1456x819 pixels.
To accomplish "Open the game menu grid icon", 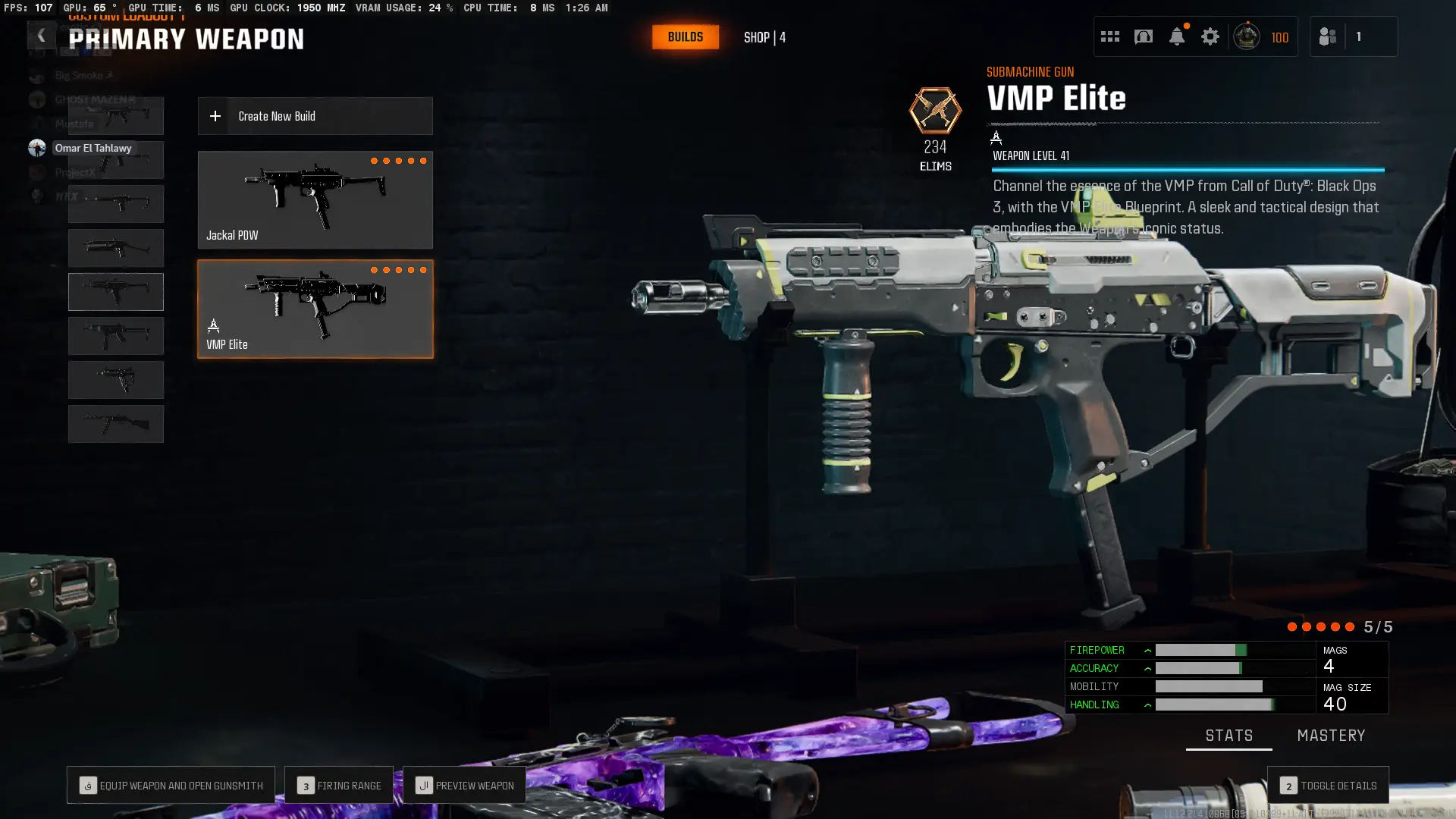I will click(1110, 36).
